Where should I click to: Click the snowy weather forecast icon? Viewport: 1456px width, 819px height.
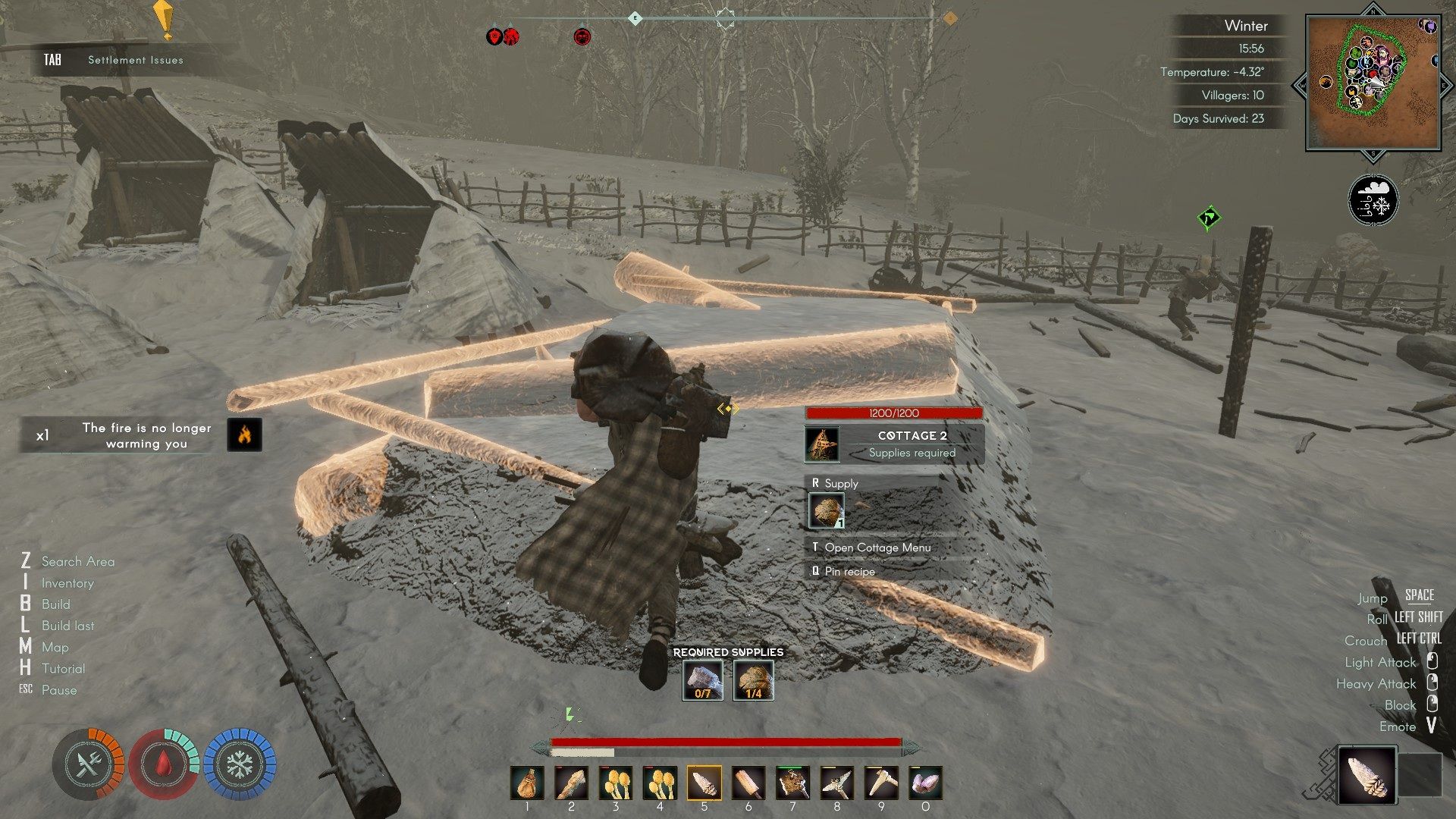tap(1373, 201)
